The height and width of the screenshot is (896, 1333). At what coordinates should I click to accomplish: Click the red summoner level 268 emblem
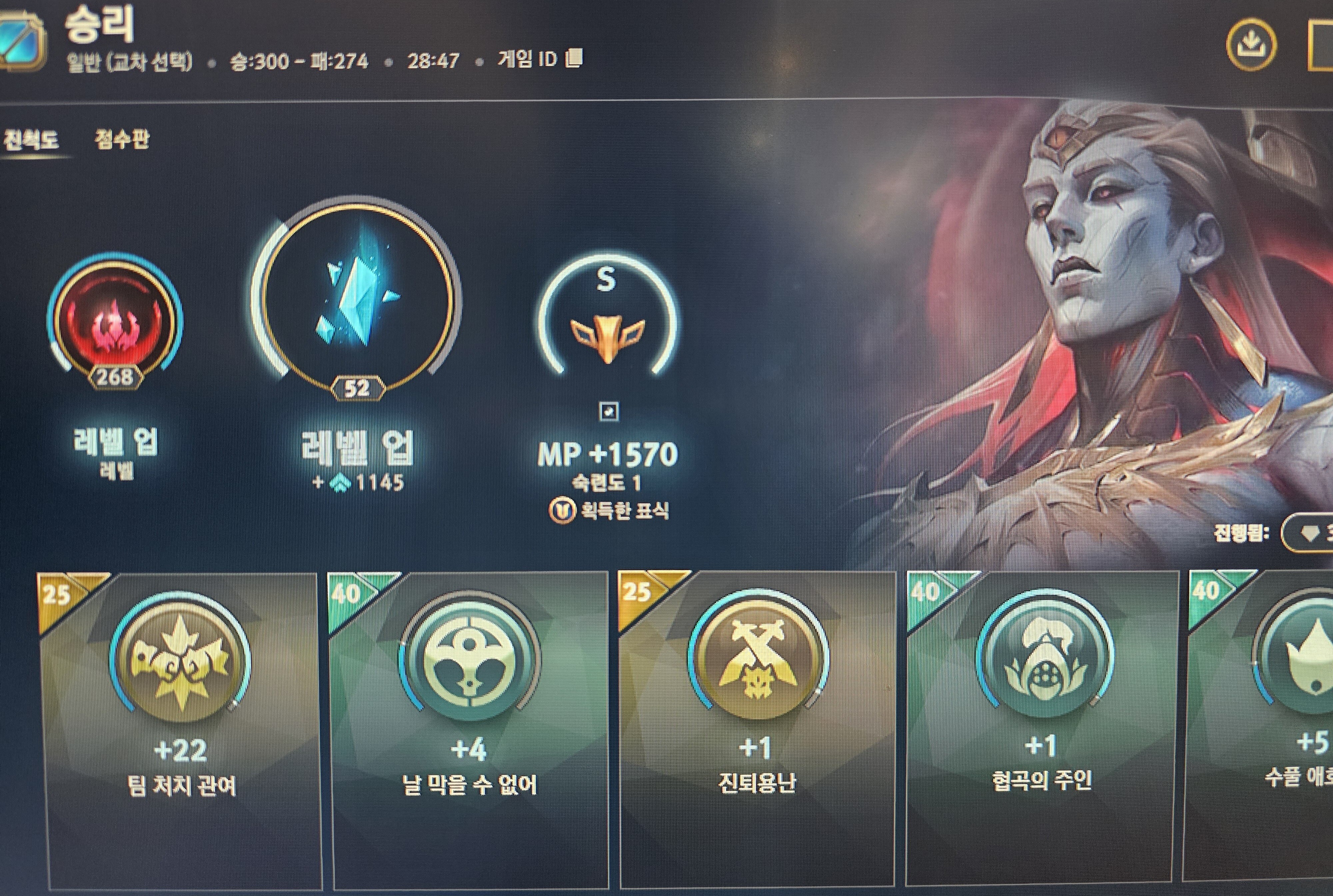[115, 323]
